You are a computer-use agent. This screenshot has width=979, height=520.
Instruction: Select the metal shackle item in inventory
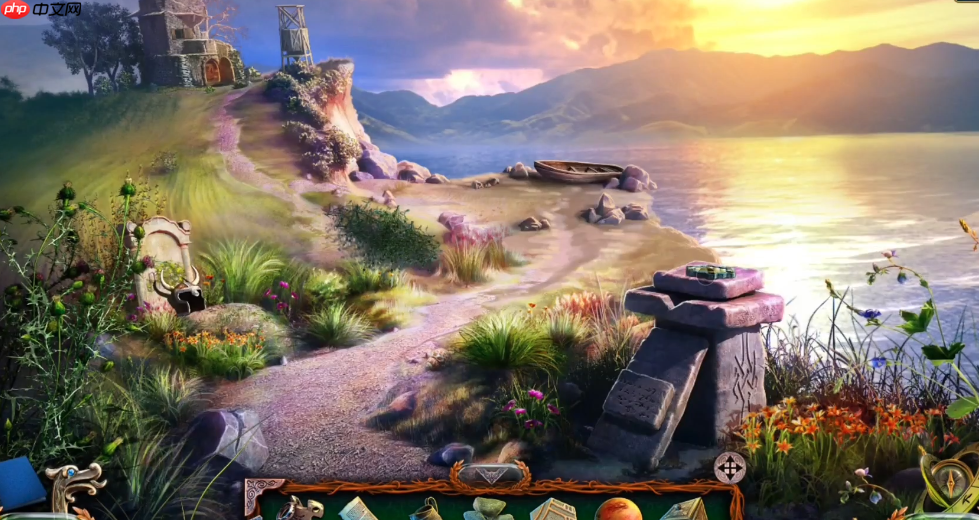tap(299, 509)
